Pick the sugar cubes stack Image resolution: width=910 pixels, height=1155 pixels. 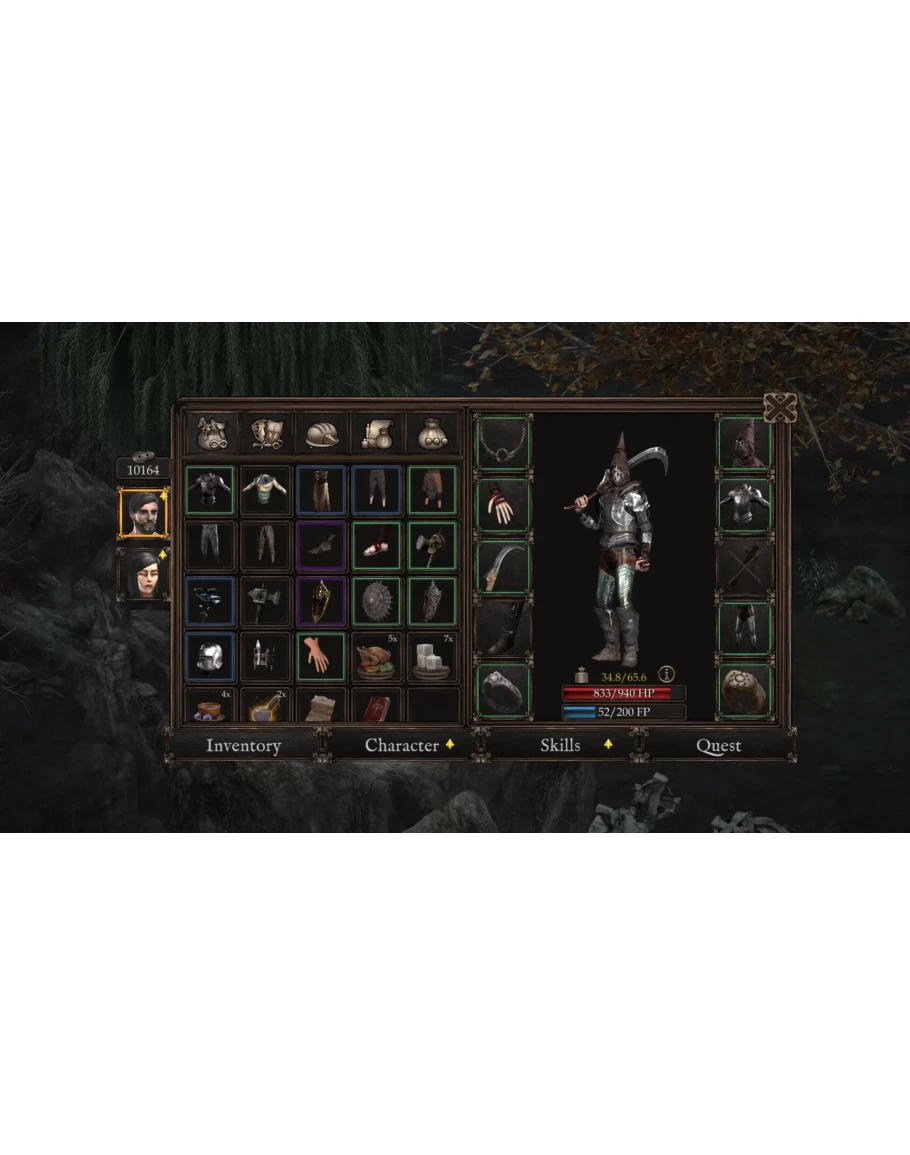(x=433, y=657)
